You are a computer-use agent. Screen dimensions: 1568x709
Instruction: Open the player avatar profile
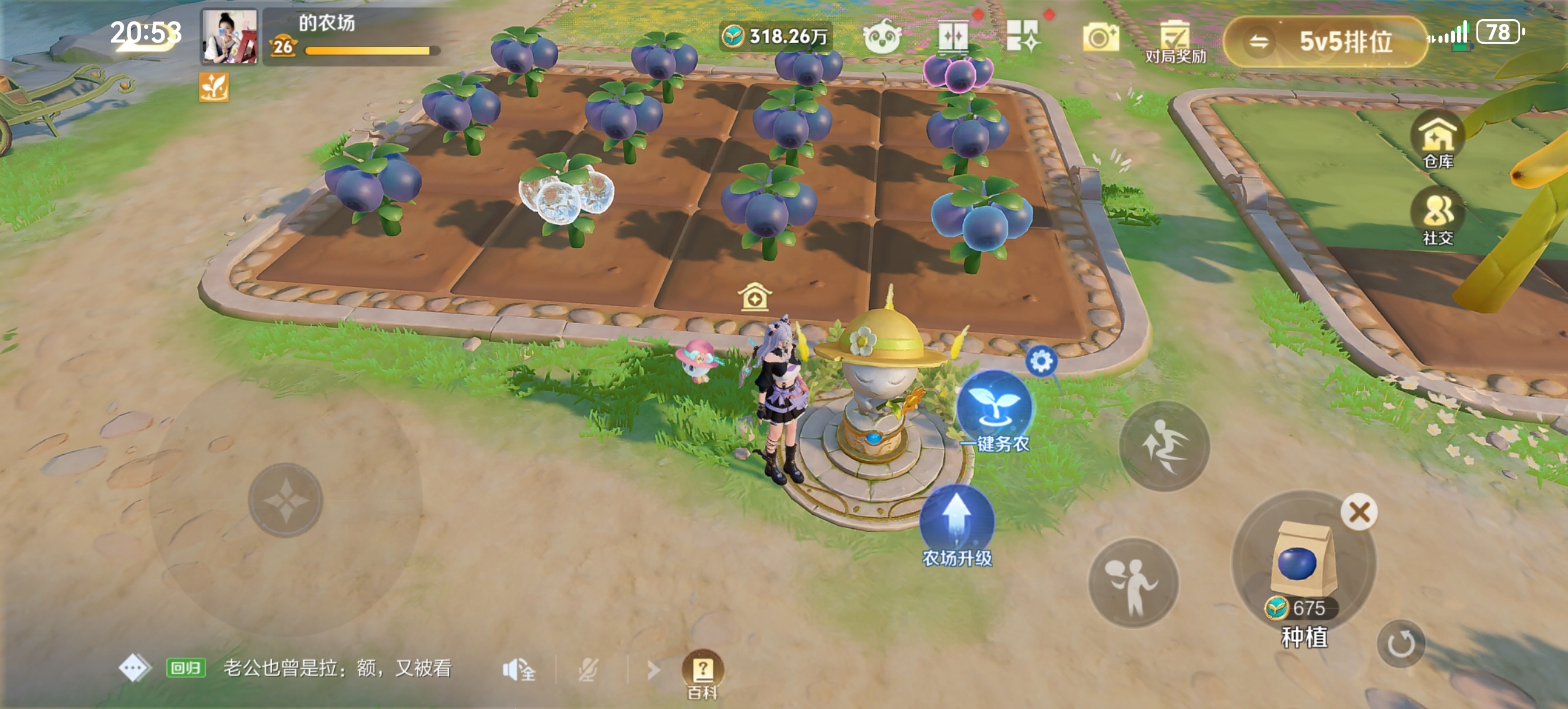[229, 36]
